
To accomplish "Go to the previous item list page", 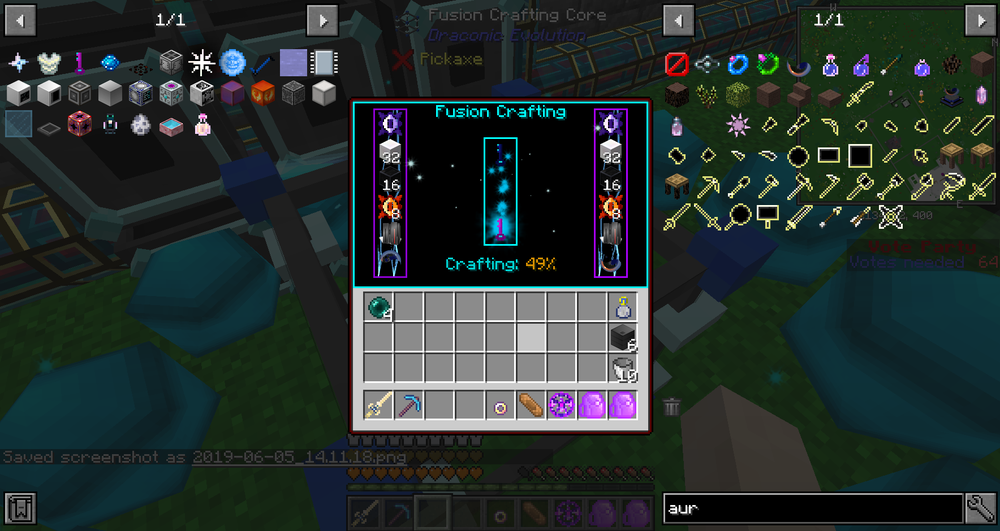I will pyautogui.click(x=679, y=19).
